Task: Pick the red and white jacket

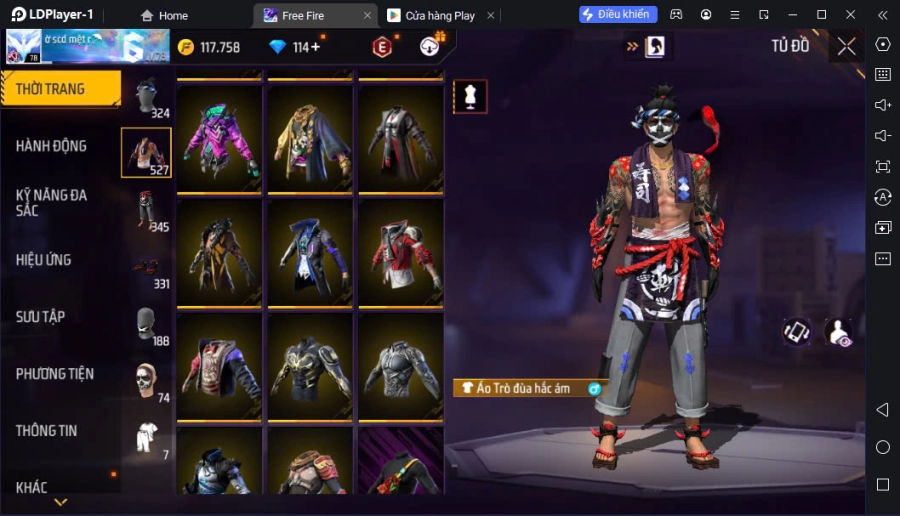Action: (x=400, y=252)
